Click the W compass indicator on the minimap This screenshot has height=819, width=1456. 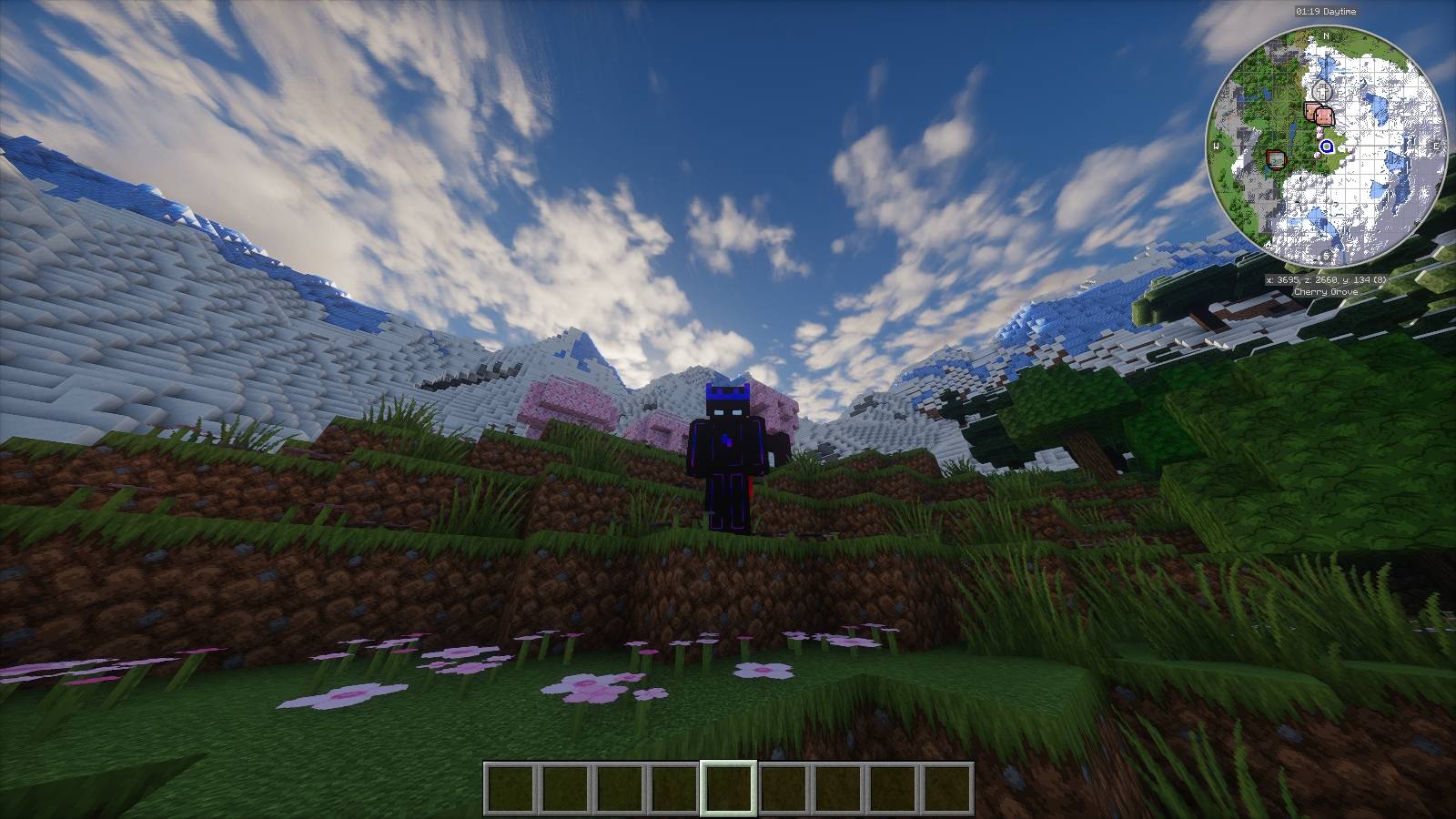1216,146
